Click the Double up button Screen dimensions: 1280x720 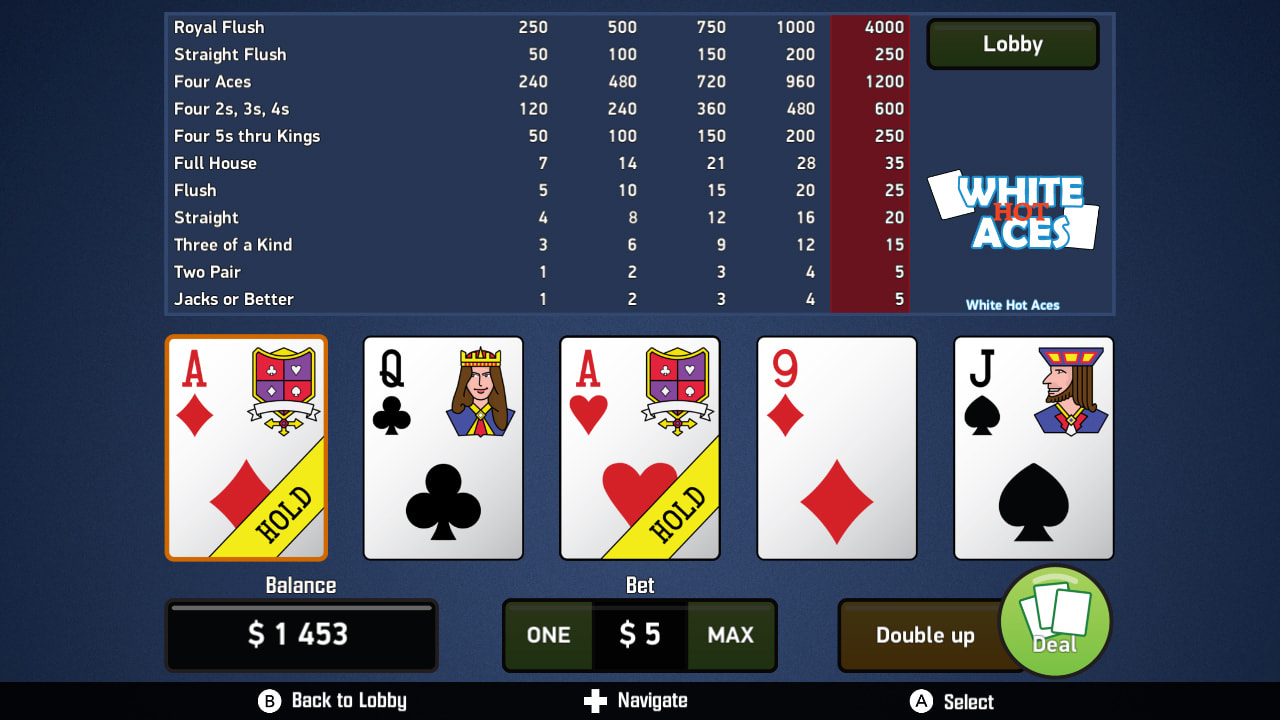925,635
